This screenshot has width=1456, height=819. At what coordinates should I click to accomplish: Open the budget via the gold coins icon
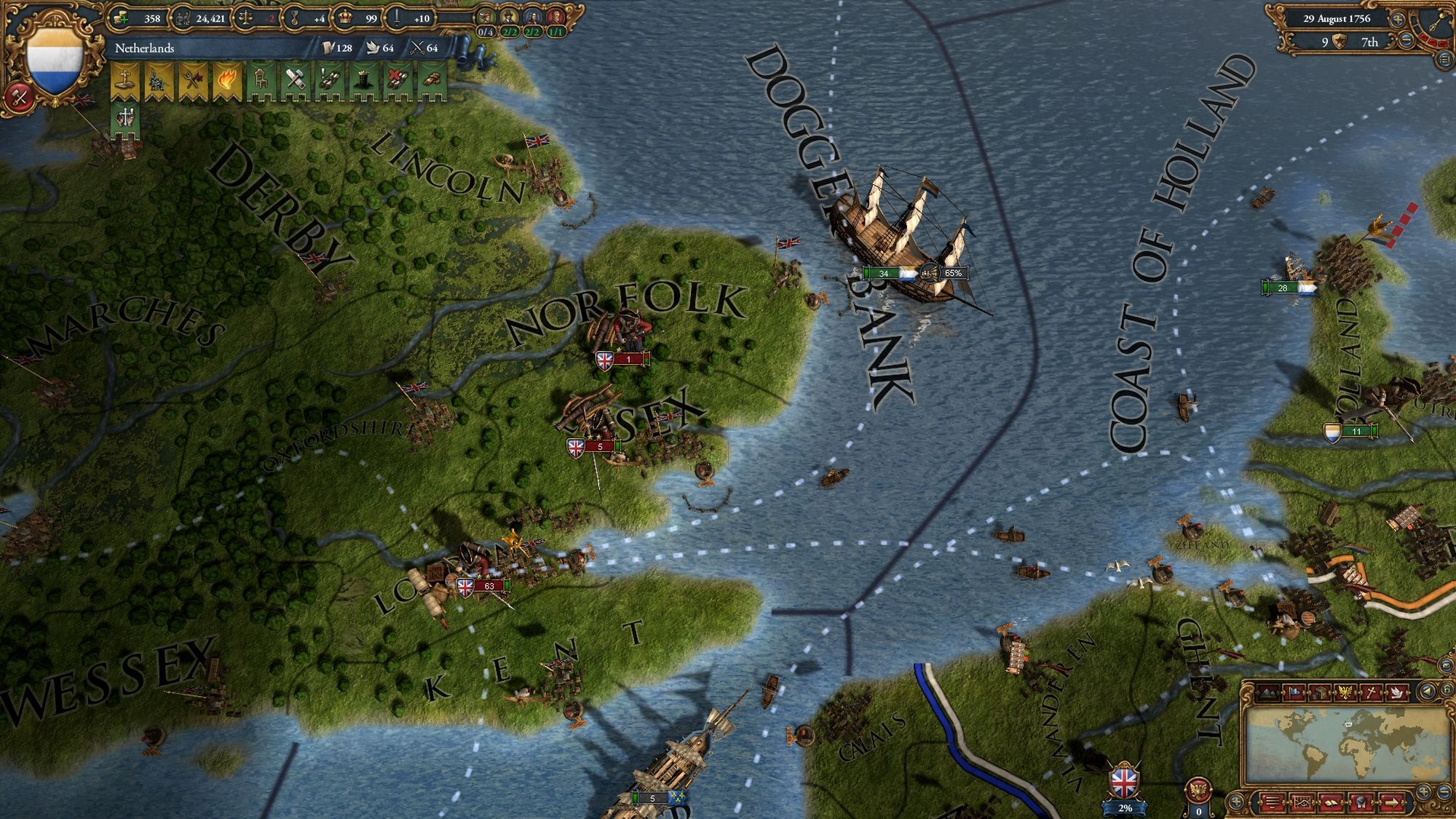[x=120, y=18]
